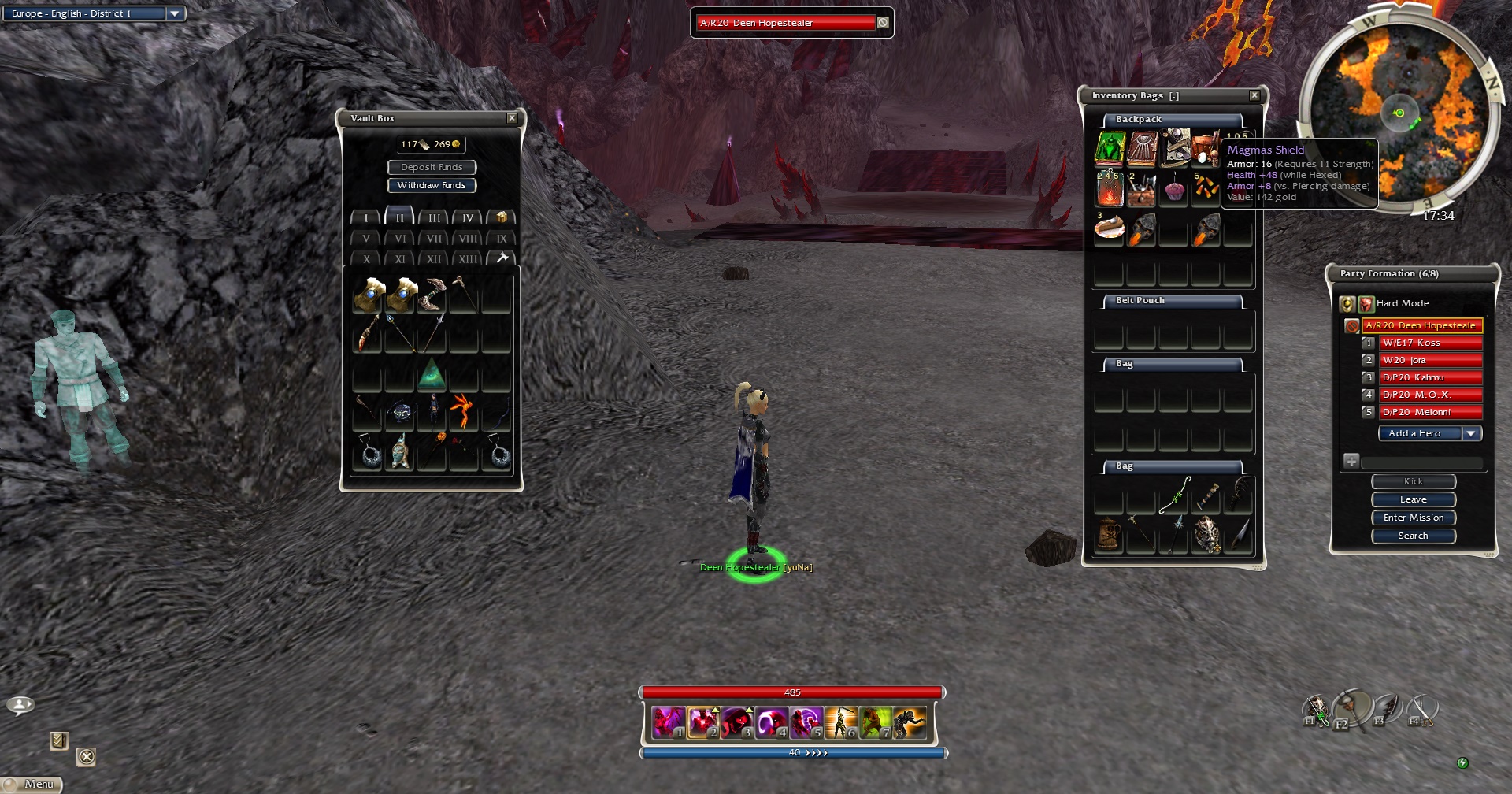Open the Add a Hero dropdown
This screenshot has width=1512, height=794.
pos(1470,433)
